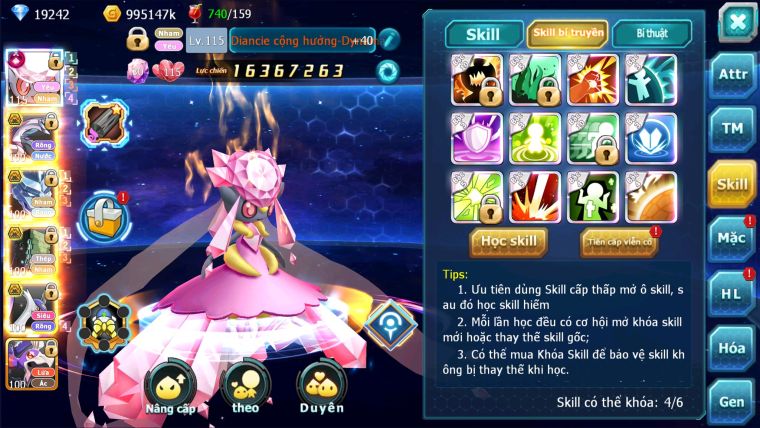Open the HL side tab

click(732, 293)
